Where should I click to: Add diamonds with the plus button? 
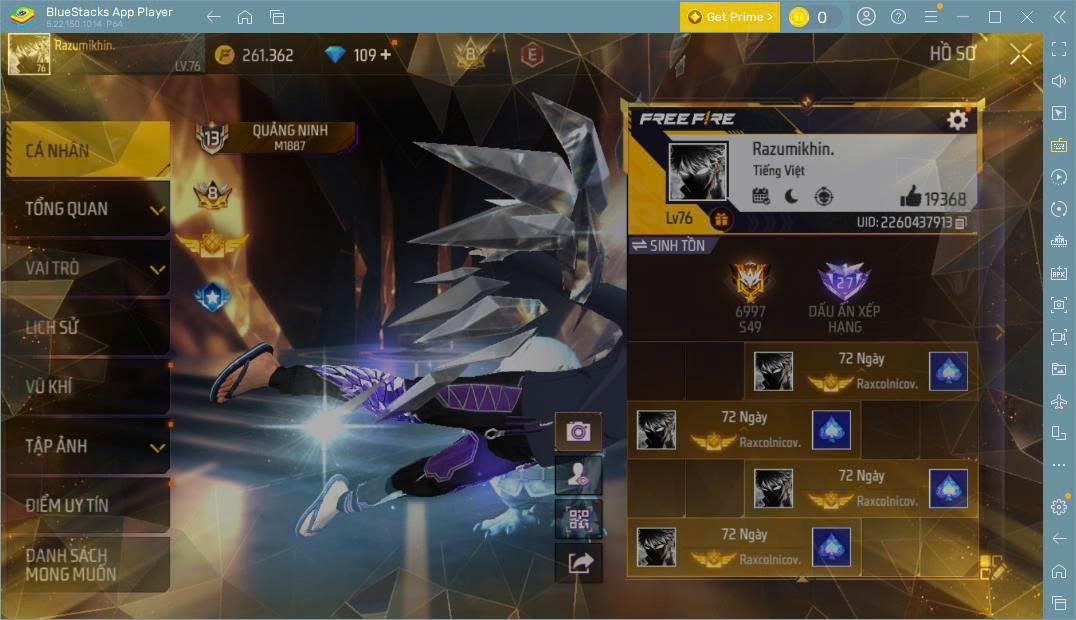click(385, 55)
